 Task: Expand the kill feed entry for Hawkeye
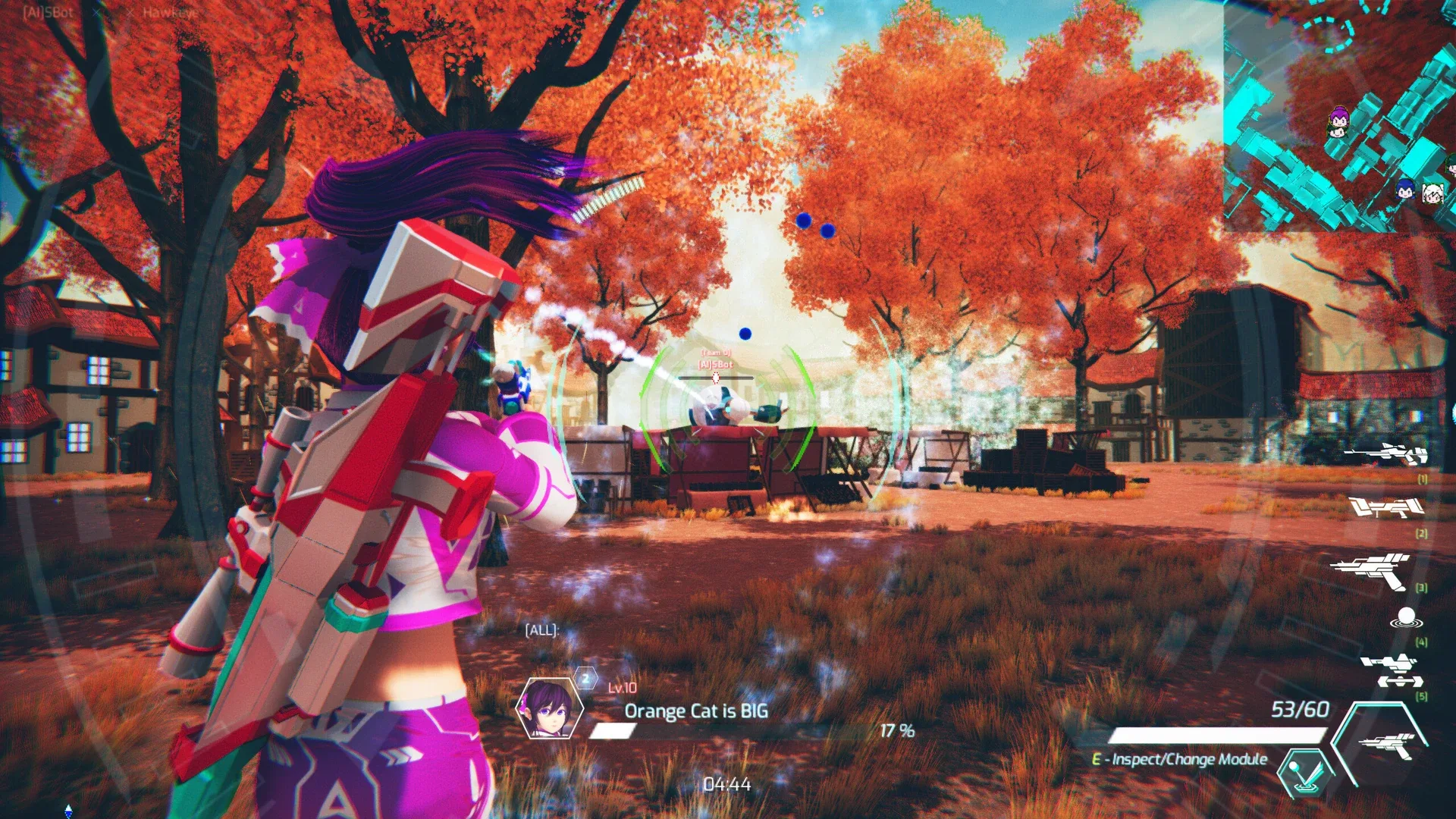coord(171,13)
